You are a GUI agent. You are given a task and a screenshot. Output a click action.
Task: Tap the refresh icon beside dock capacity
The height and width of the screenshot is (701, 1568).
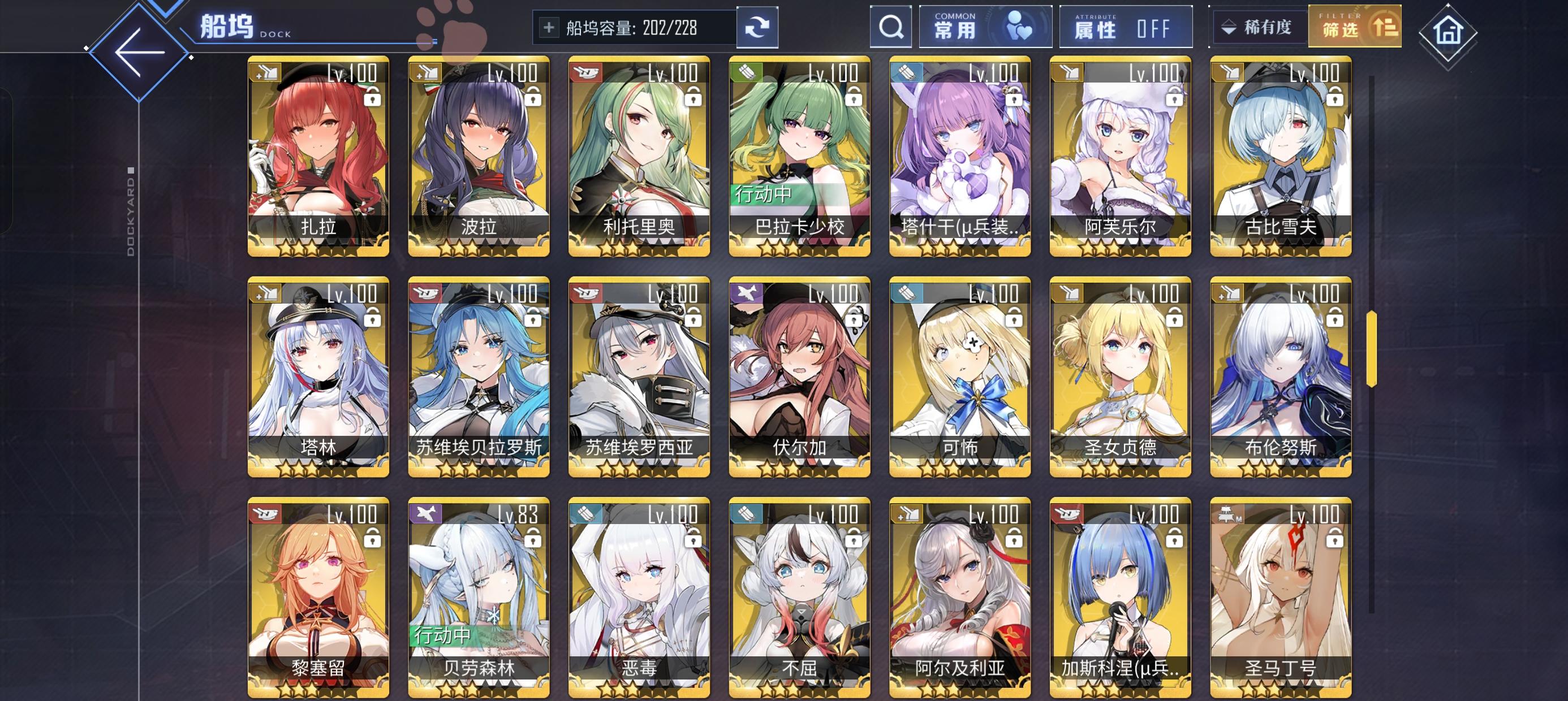[x=757, y=27]
